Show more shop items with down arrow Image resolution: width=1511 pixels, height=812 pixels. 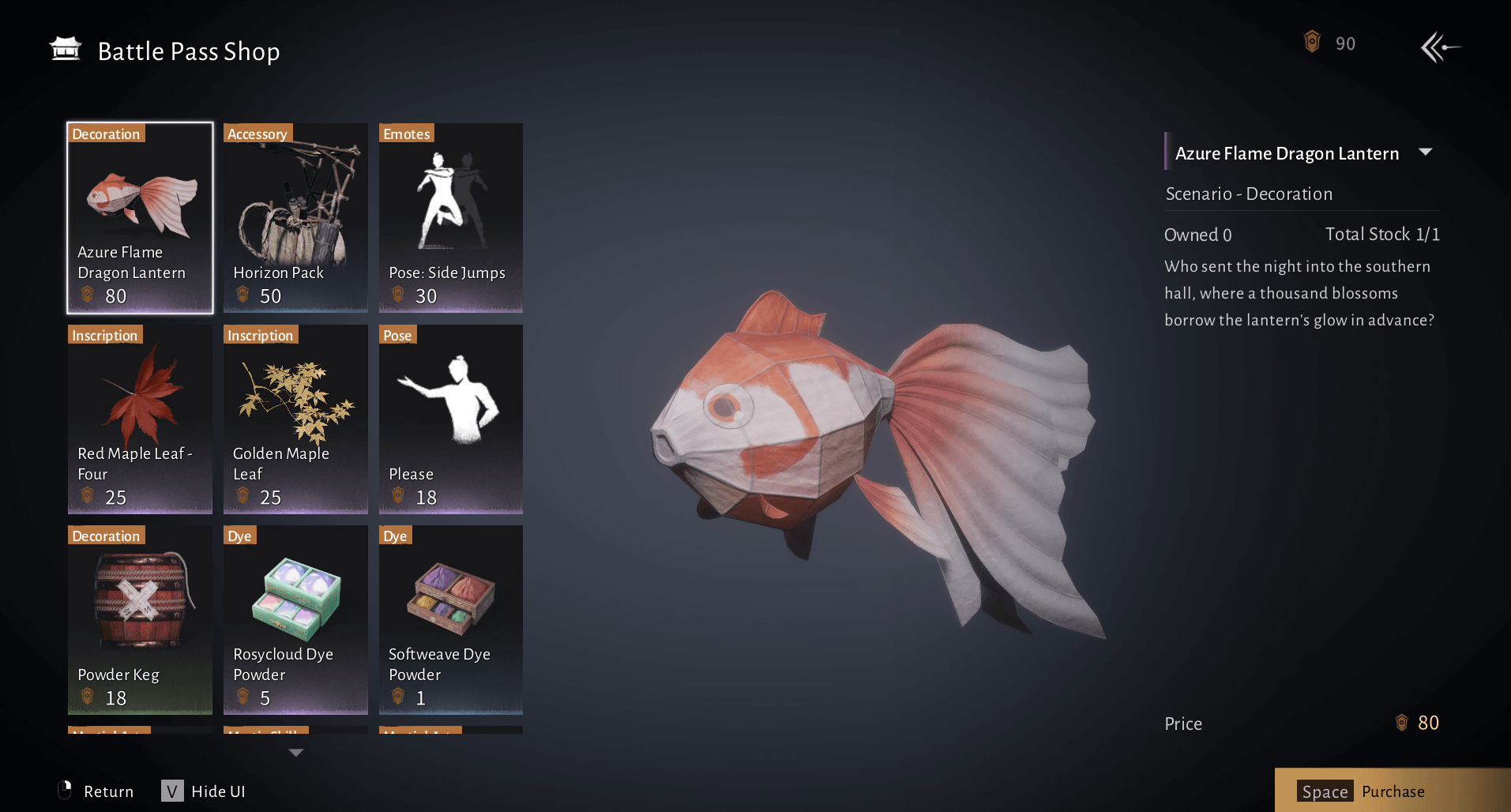(296, 753)
